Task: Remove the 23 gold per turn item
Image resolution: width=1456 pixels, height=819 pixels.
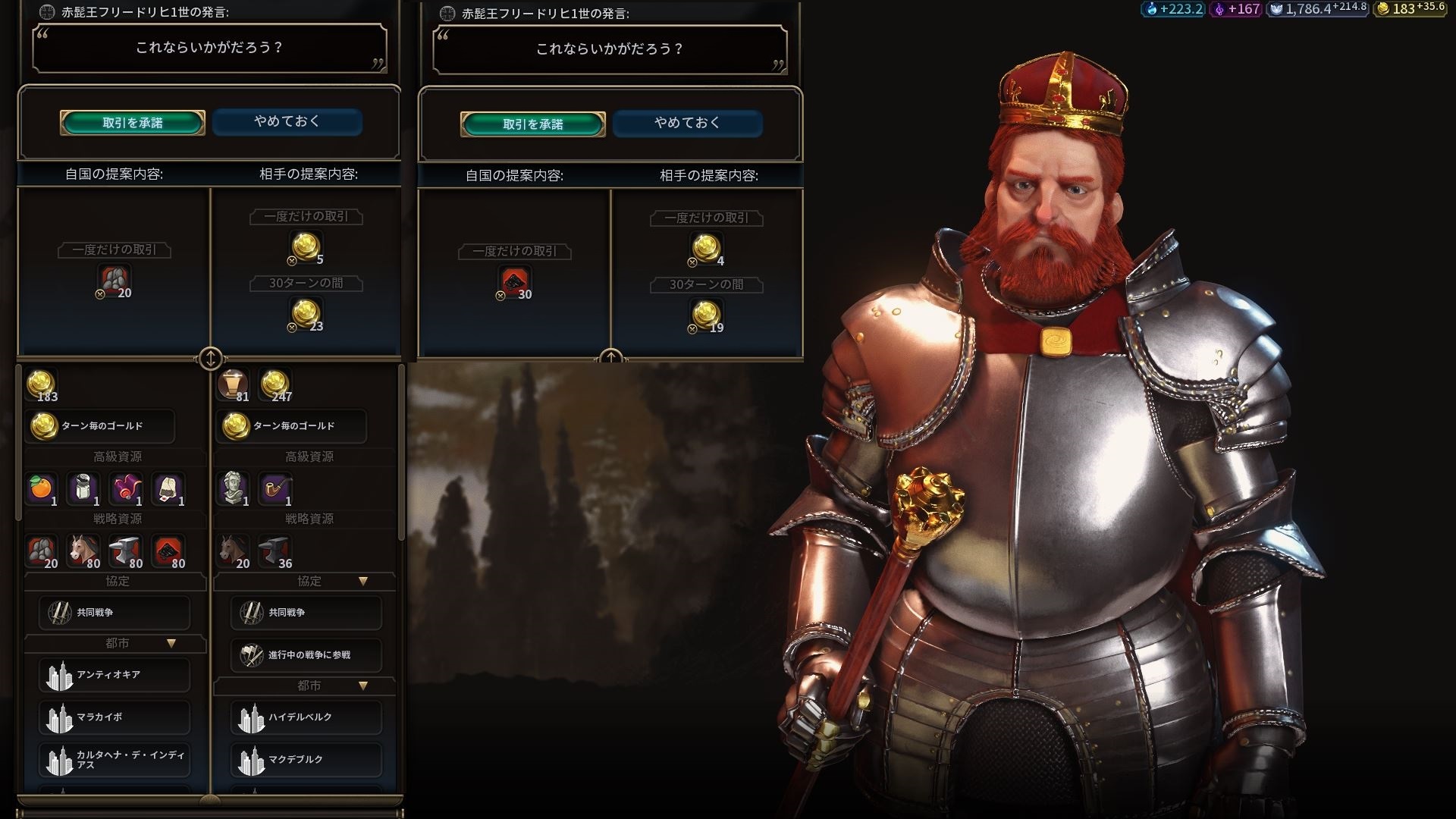Action: point(306,314)
